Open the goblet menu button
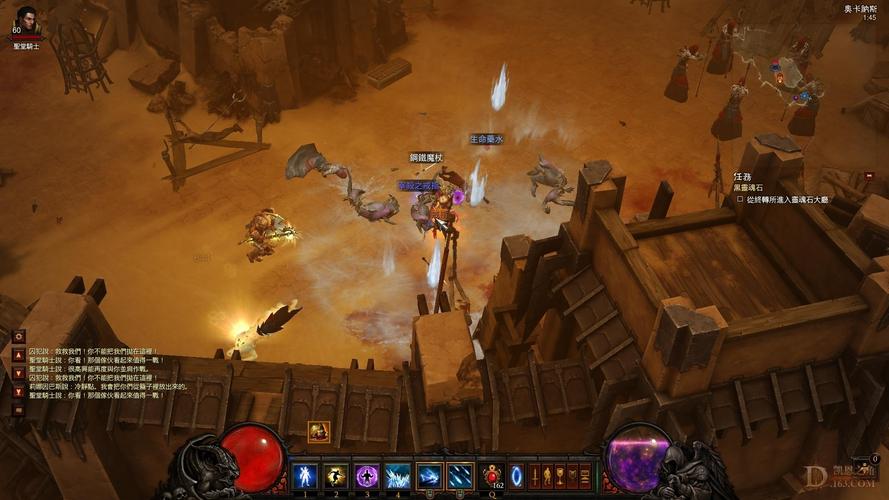Screen dimensions: 889x500 tap(559, 476)
